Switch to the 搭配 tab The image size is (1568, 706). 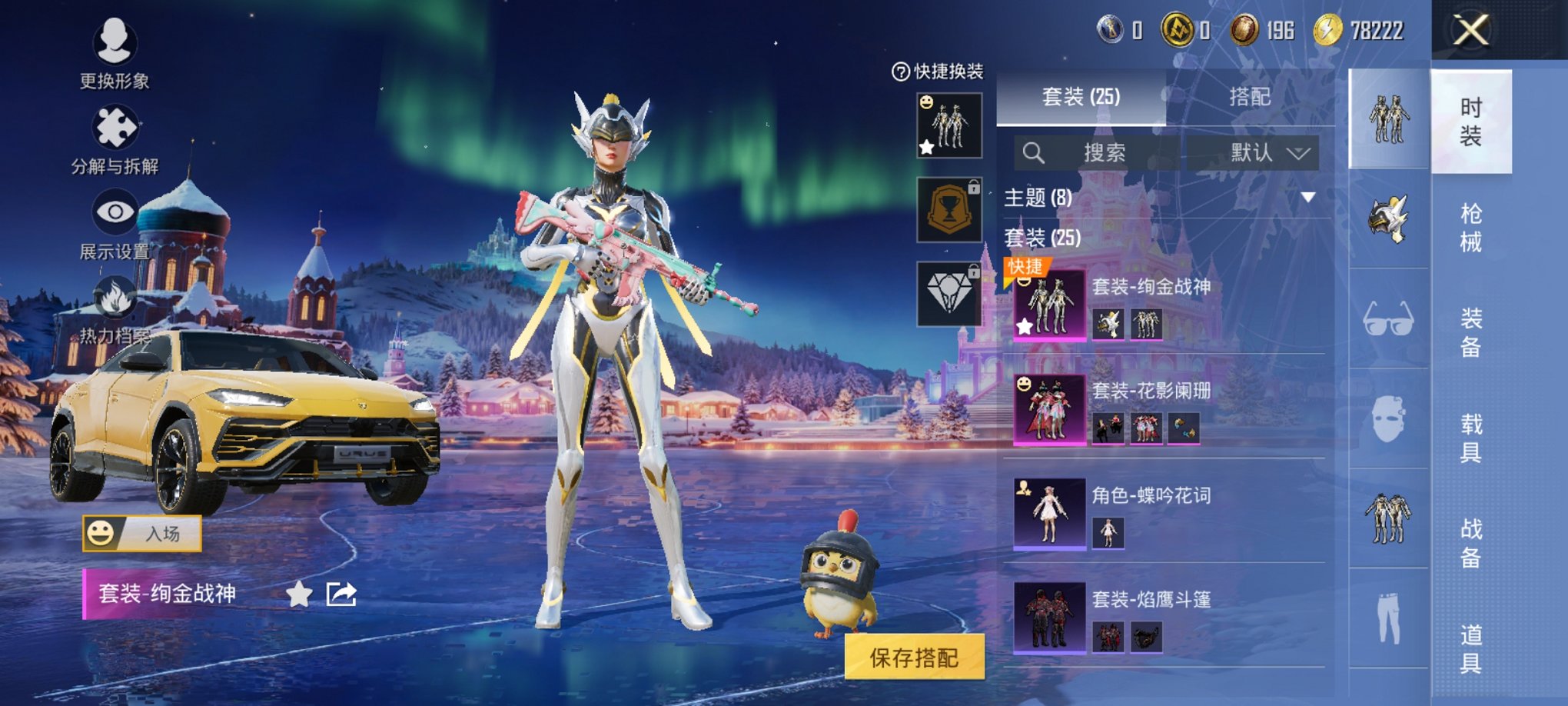[1249, 97]
